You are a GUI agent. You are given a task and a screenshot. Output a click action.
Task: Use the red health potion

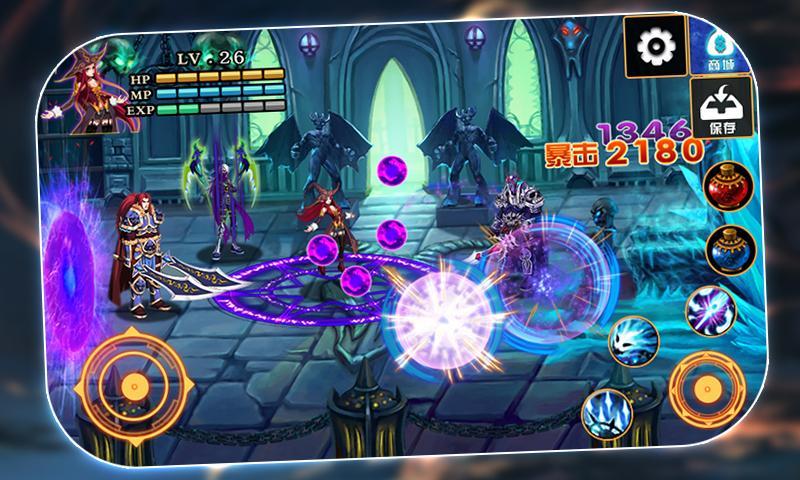click(727, 185)
